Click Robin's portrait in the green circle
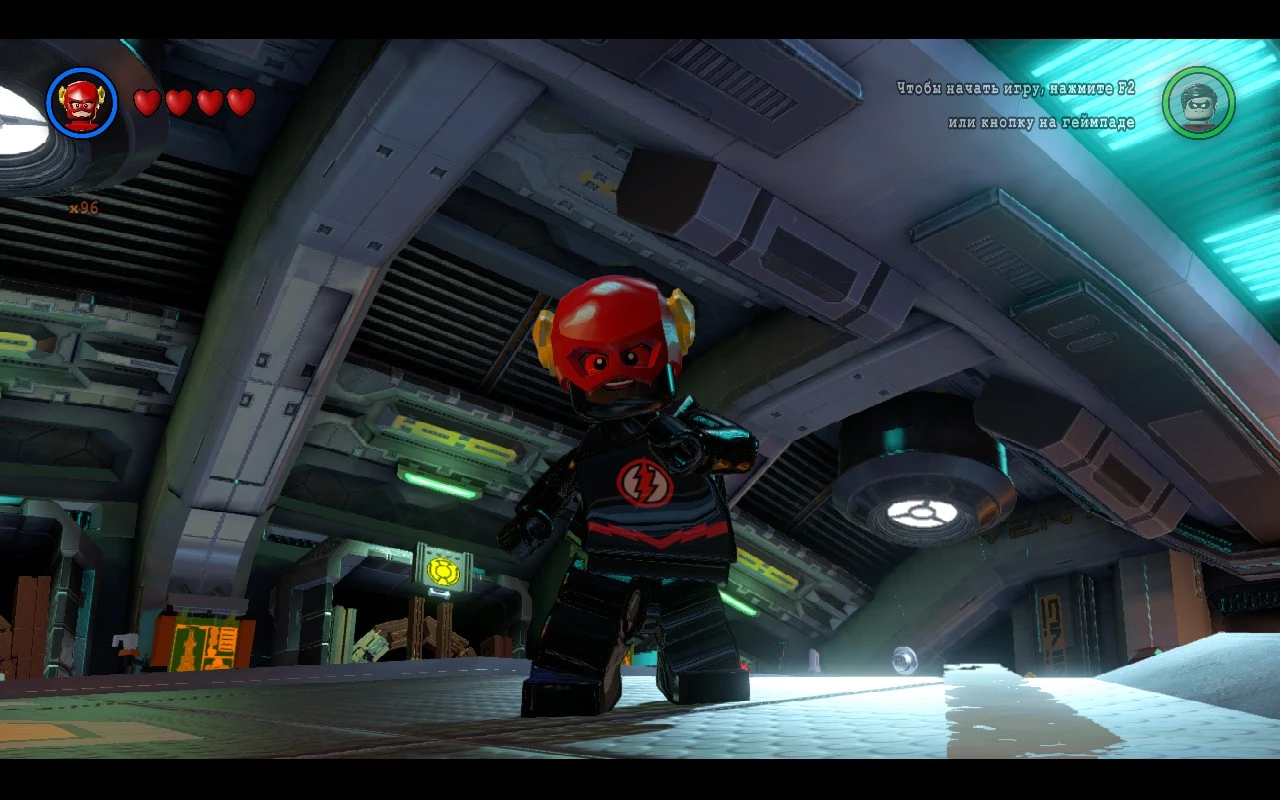This screenshot has width=1280, height=800. tap(1197, 104)
